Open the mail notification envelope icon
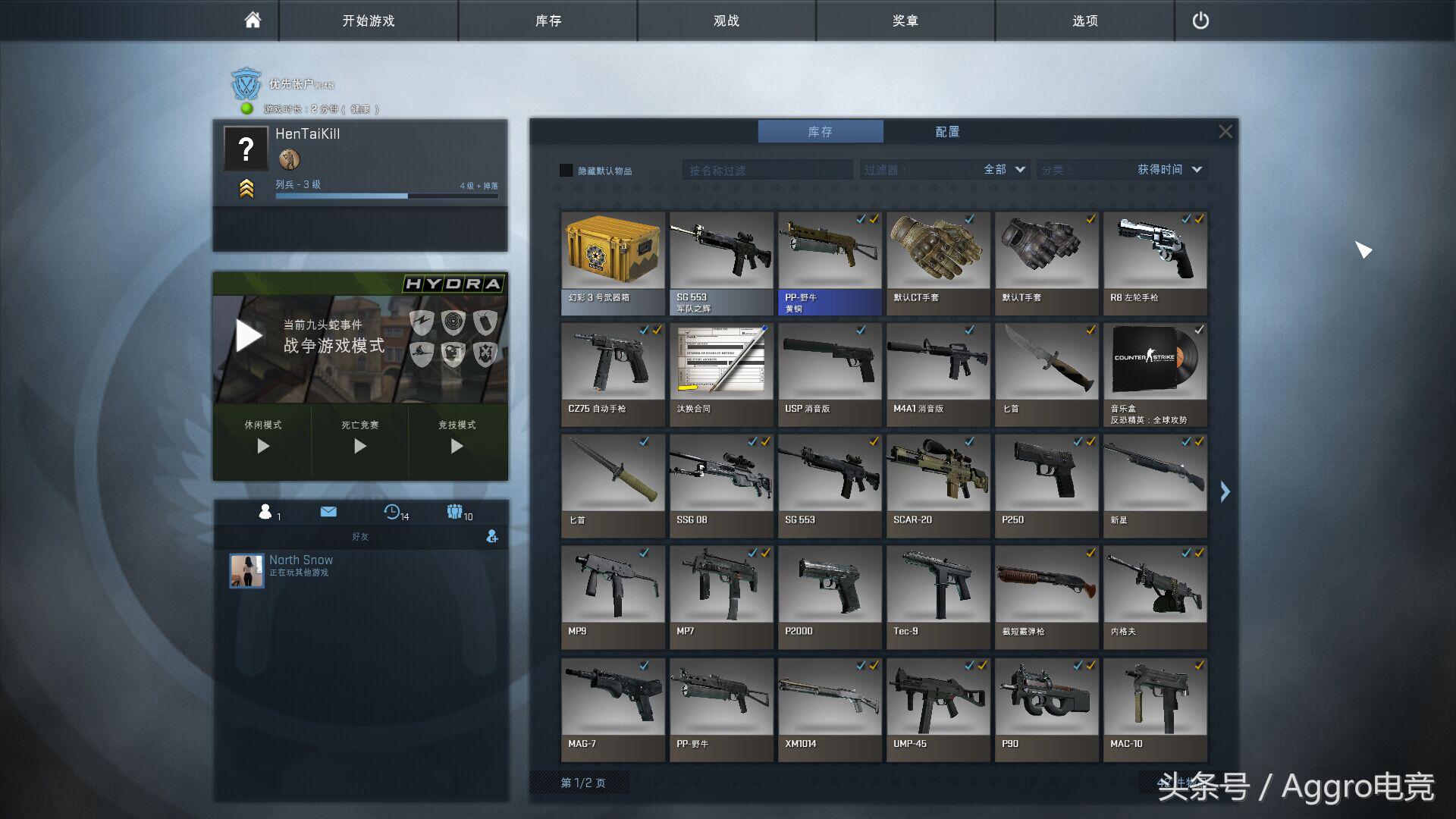Screen dimensions: 1456x819 pyautogui.click(x=328, y=512)
